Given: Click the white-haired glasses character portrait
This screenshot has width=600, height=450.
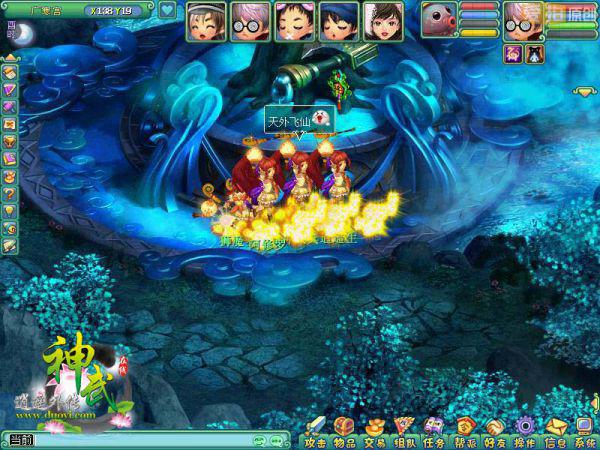Looking at the screenshot, I should click(521, 20).
